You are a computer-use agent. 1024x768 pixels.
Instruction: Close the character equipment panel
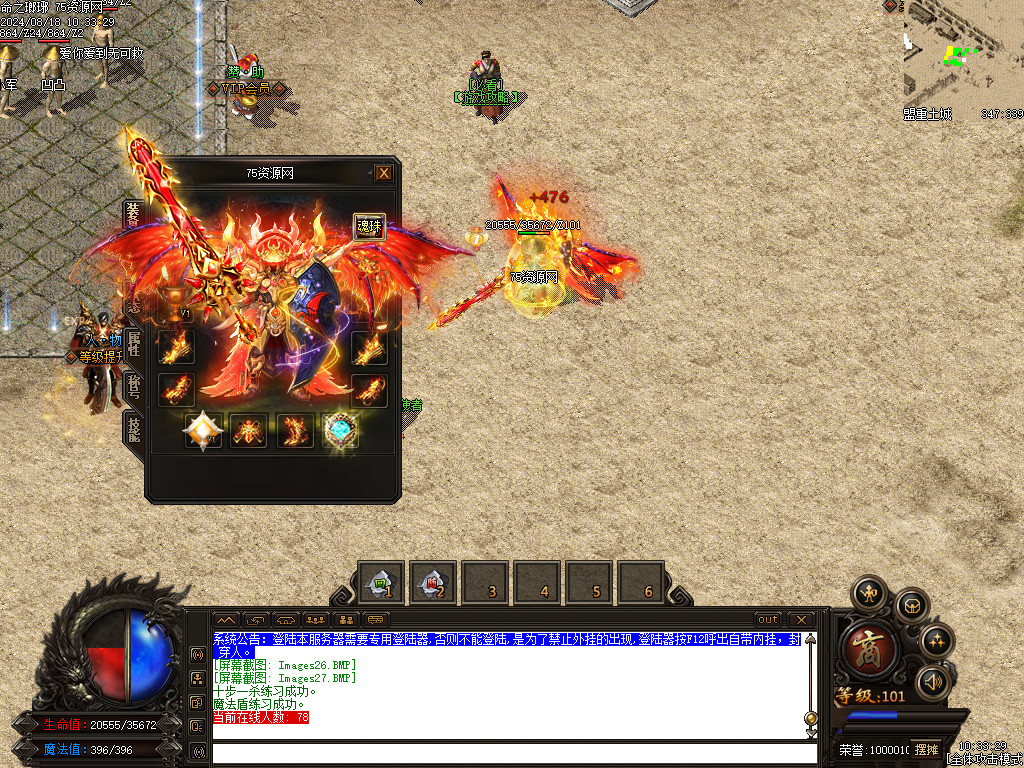pyautogui.click(x=384, y=173)
